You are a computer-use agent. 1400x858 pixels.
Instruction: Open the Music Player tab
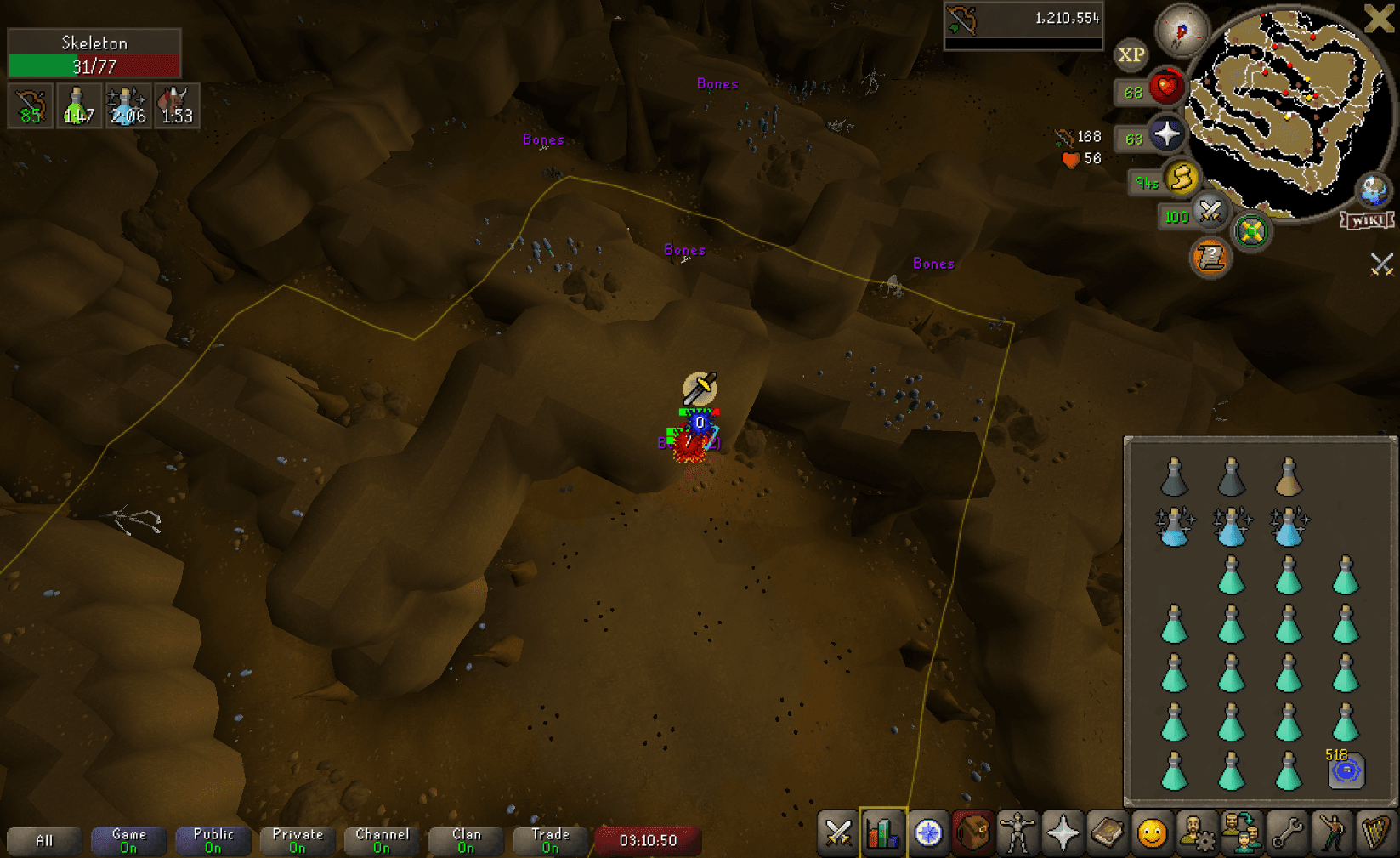point(1376,835)
